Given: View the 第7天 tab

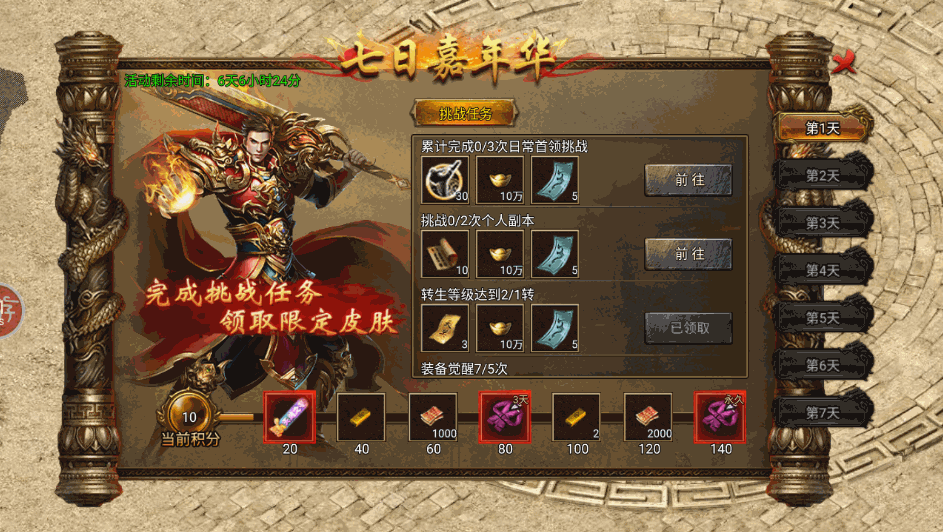Looking at the screenshot, I should (823, 412).
